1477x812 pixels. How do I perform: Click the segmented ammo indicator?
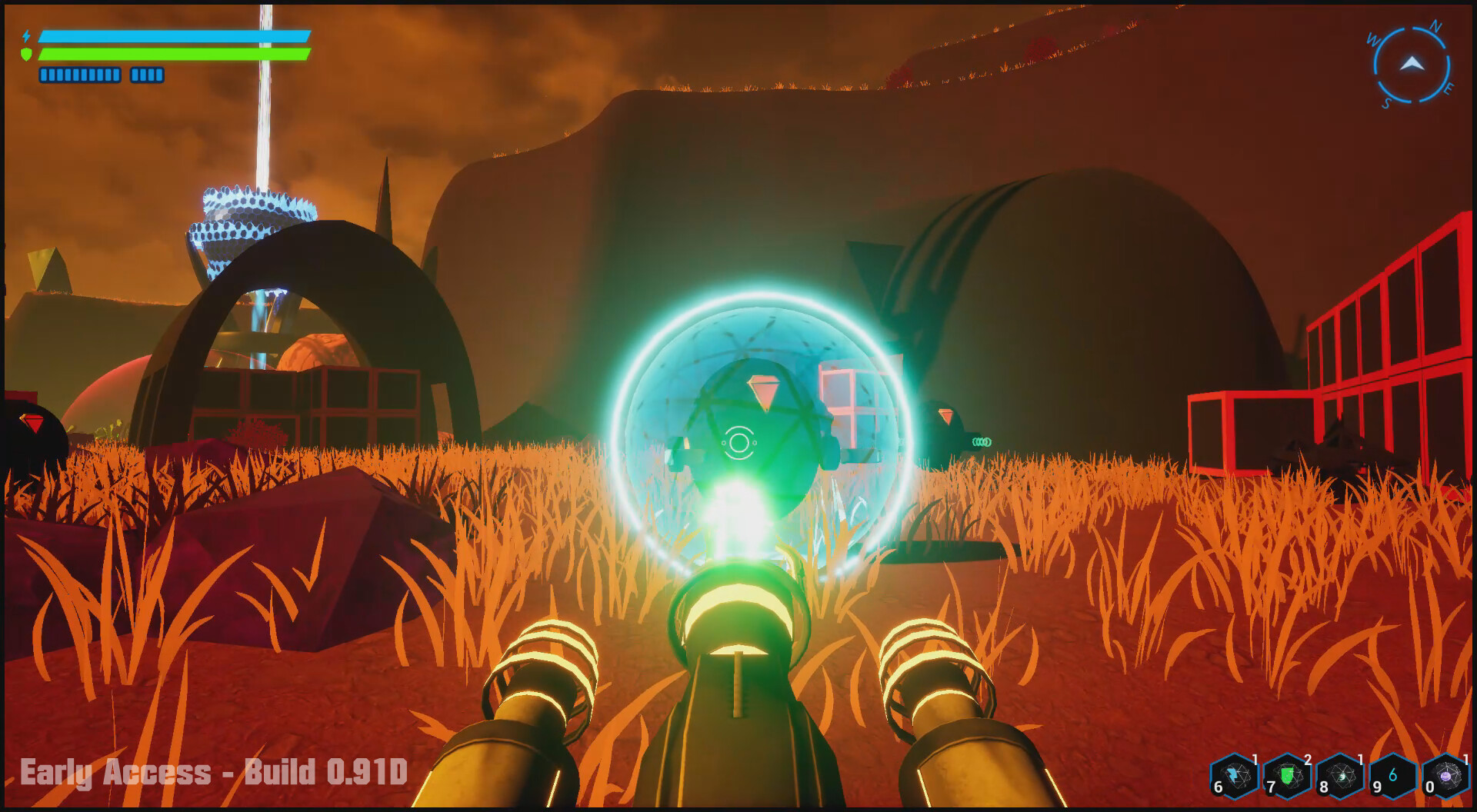(79, 75)
